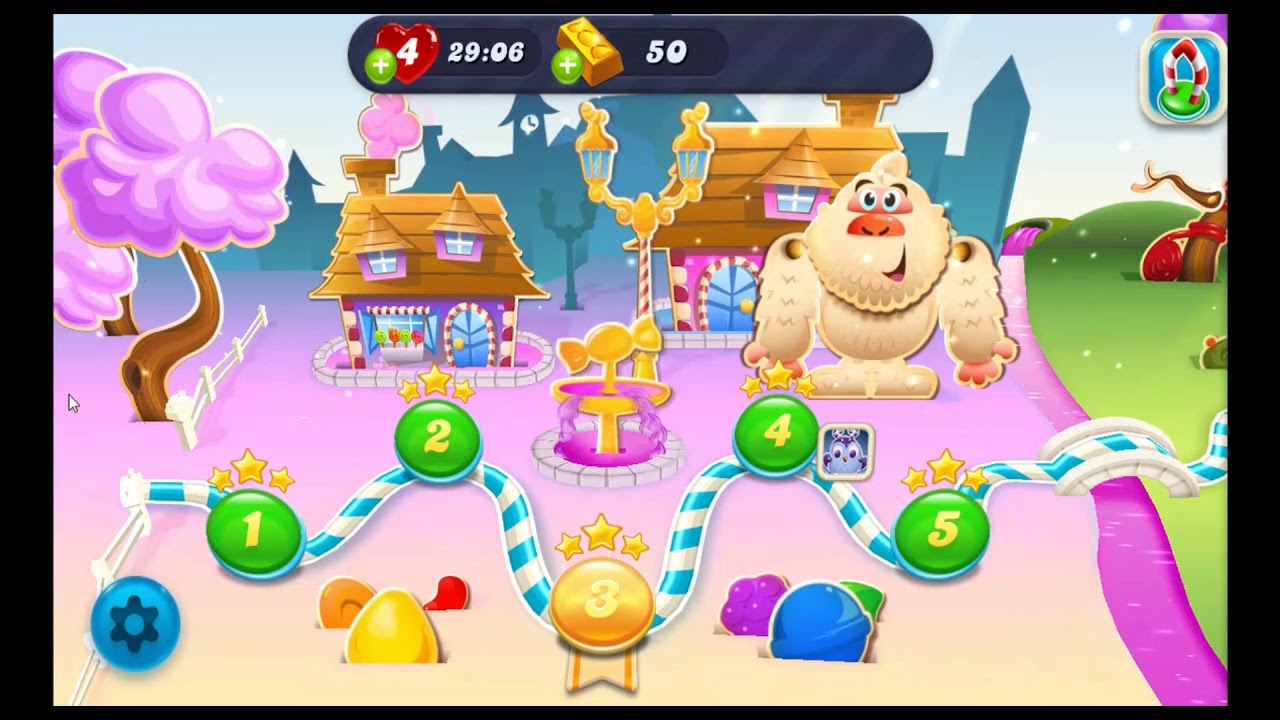Choose level 2 node
The width and height of the screenshot is (1280, 720).
tap(437, 438)
